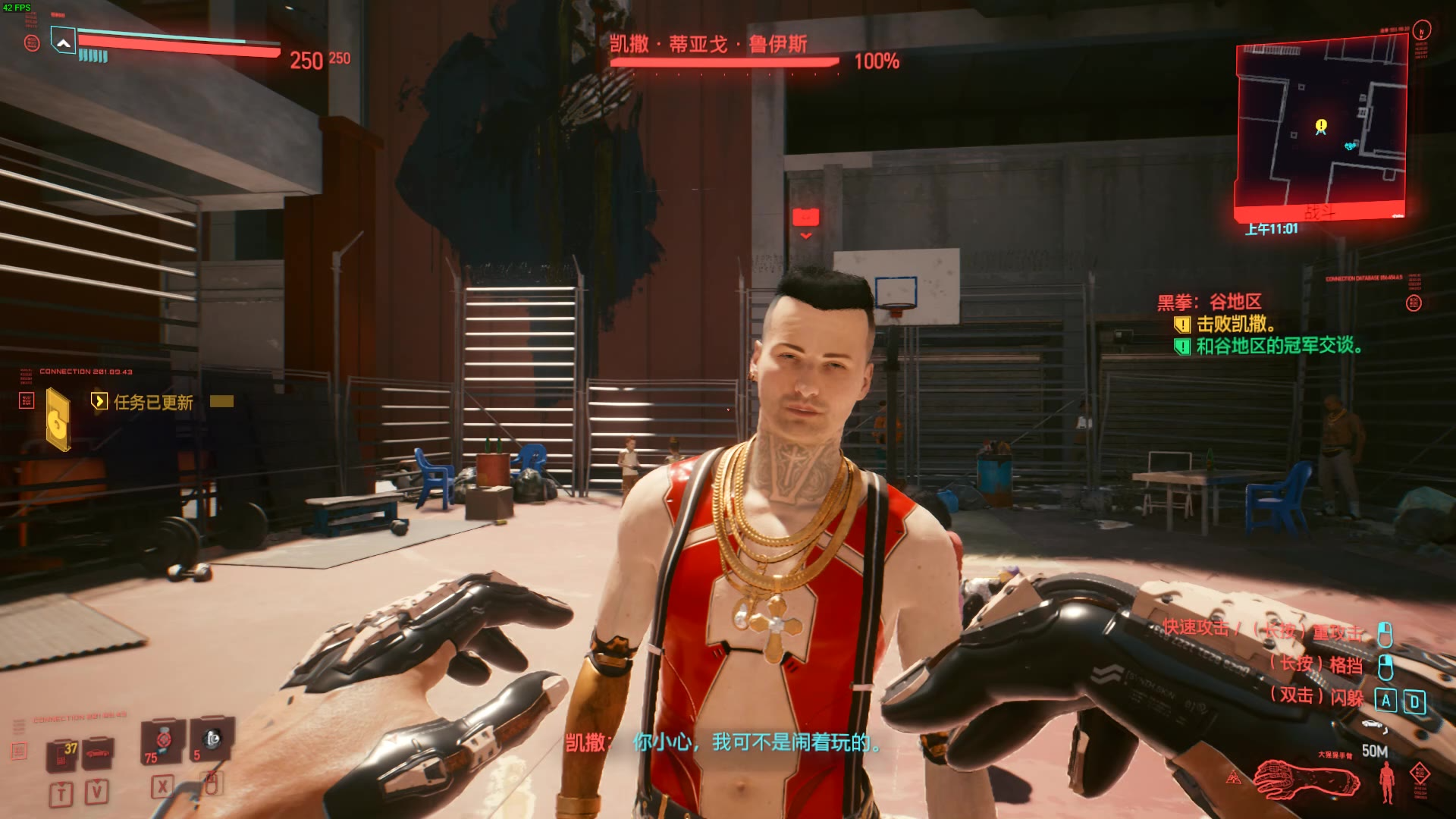1456x819 pixels.
Task: Select the yellow quest marker on minimap
Action: tap(1321, 125)
